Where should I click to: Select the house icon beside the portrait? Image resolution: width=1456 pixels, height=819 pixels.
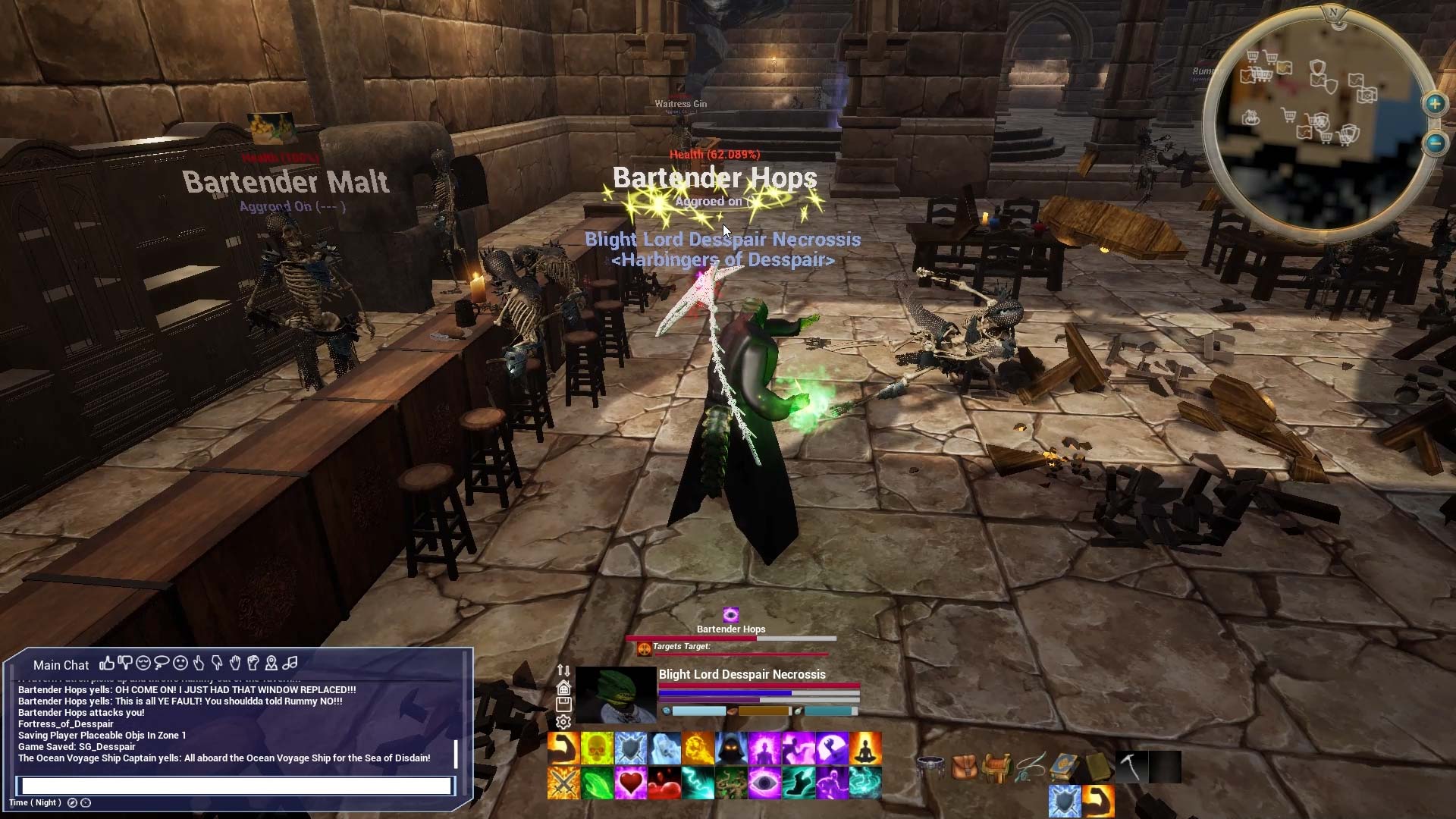point(563,688)
